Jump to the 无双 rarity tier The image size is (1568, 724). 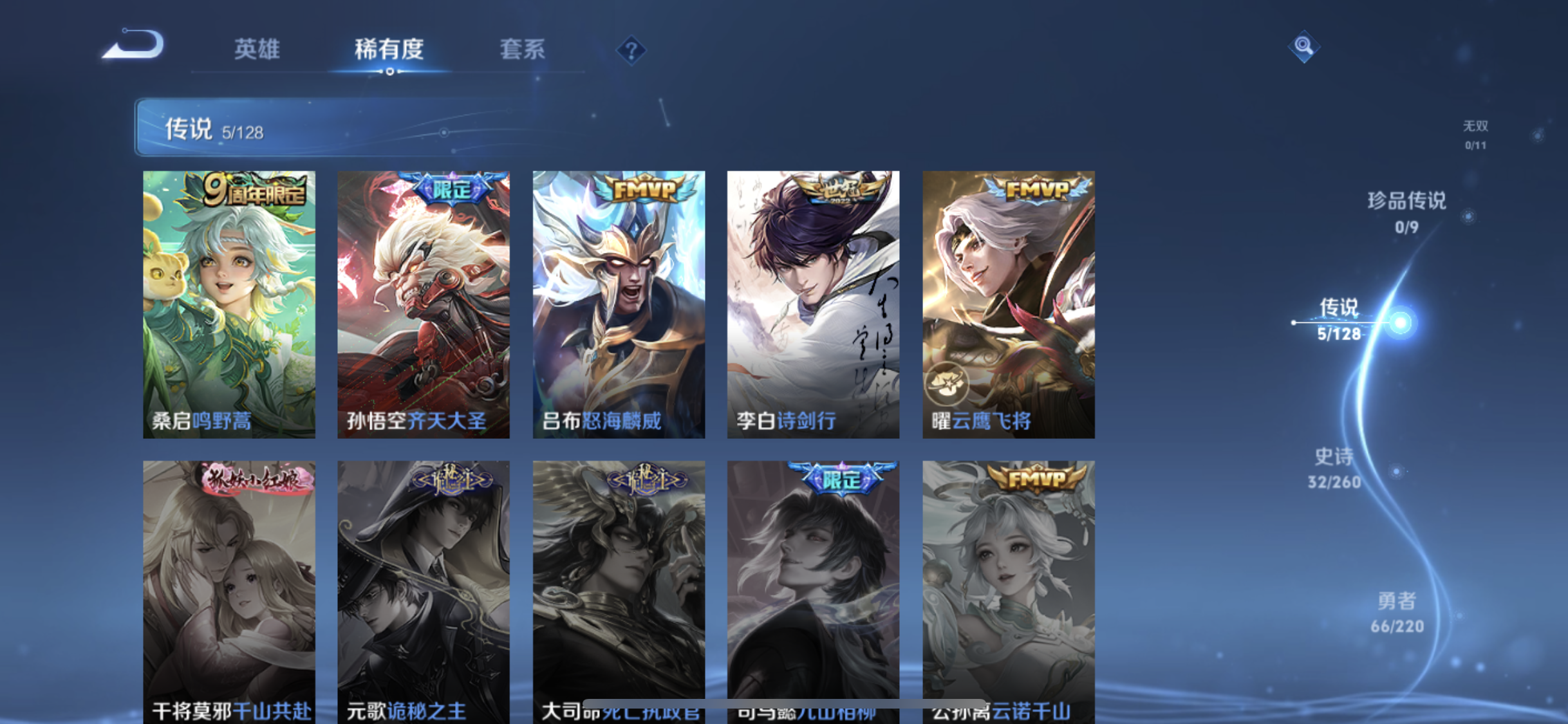pyautogui.click(x=1475, y=134)
